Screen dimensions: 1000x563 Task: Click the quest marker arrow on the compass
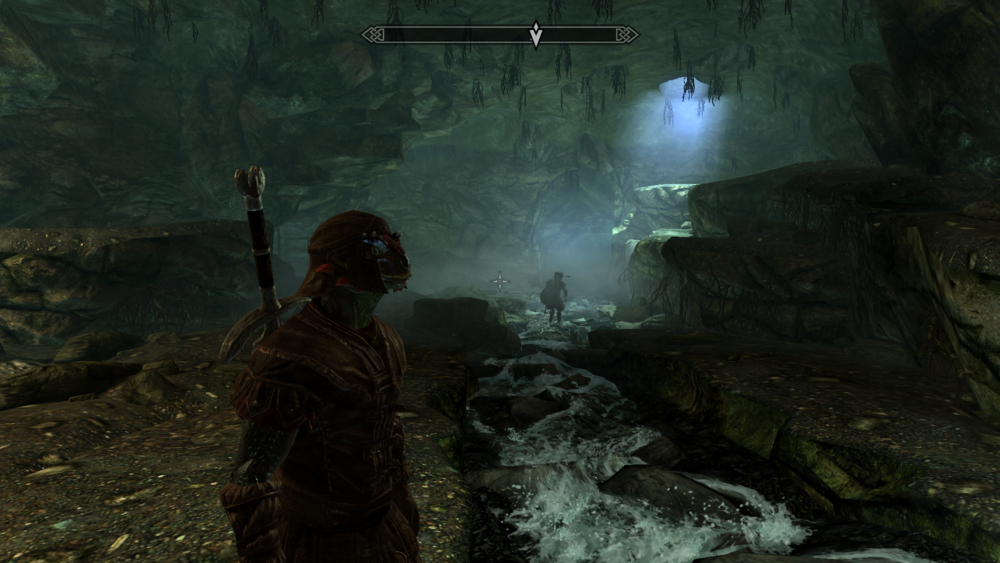pos(536,35)
